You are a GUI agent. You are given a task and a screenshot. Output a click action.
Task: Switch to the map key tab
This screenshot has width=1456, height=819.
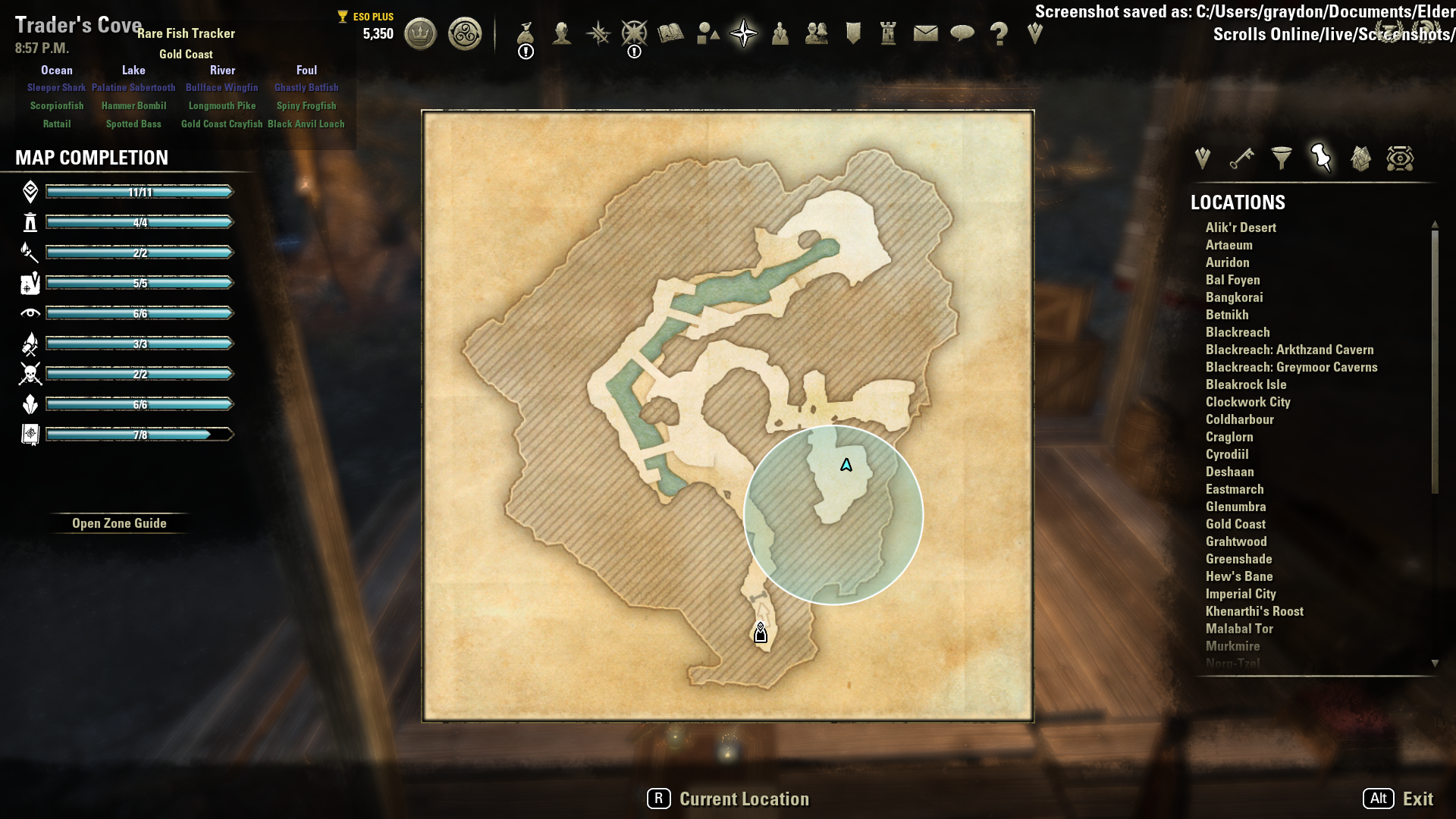[1241, 158]
